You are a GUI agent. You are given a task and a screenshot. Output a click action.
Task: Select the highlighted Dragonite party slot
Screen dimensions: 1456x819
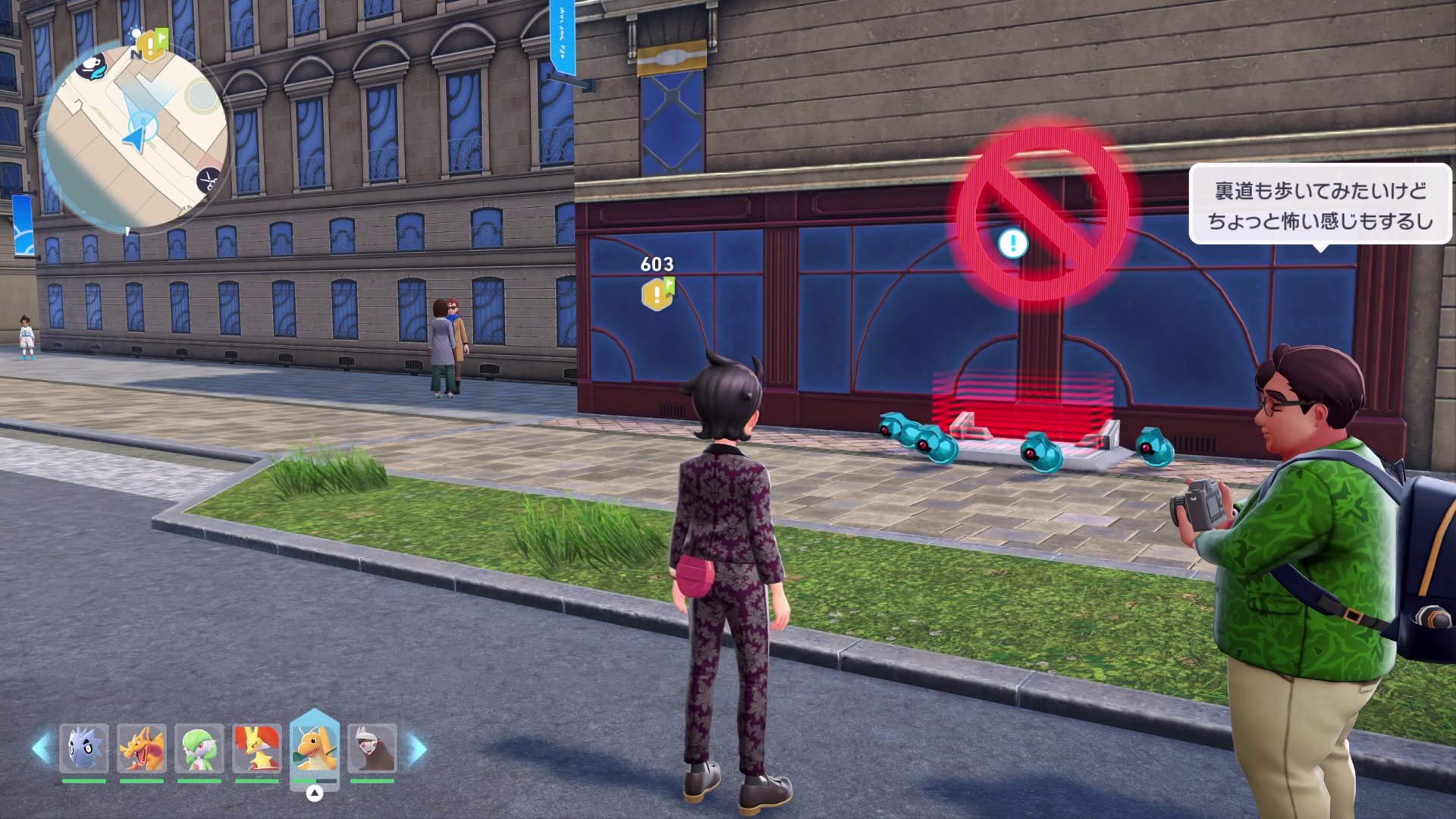pos(315,748)
